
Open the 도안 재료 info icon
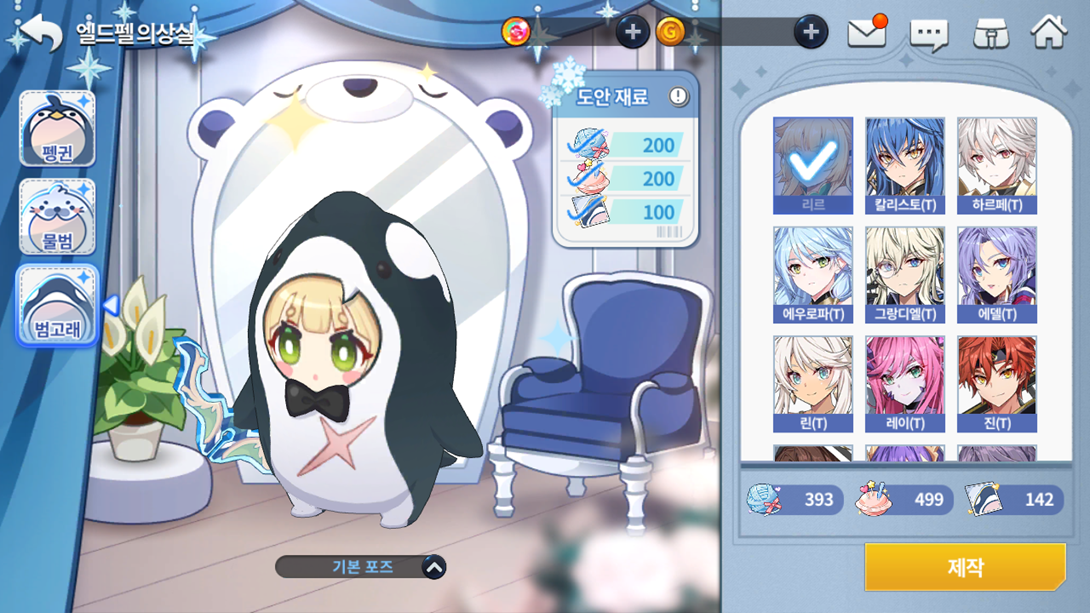(x=678, y=97)
